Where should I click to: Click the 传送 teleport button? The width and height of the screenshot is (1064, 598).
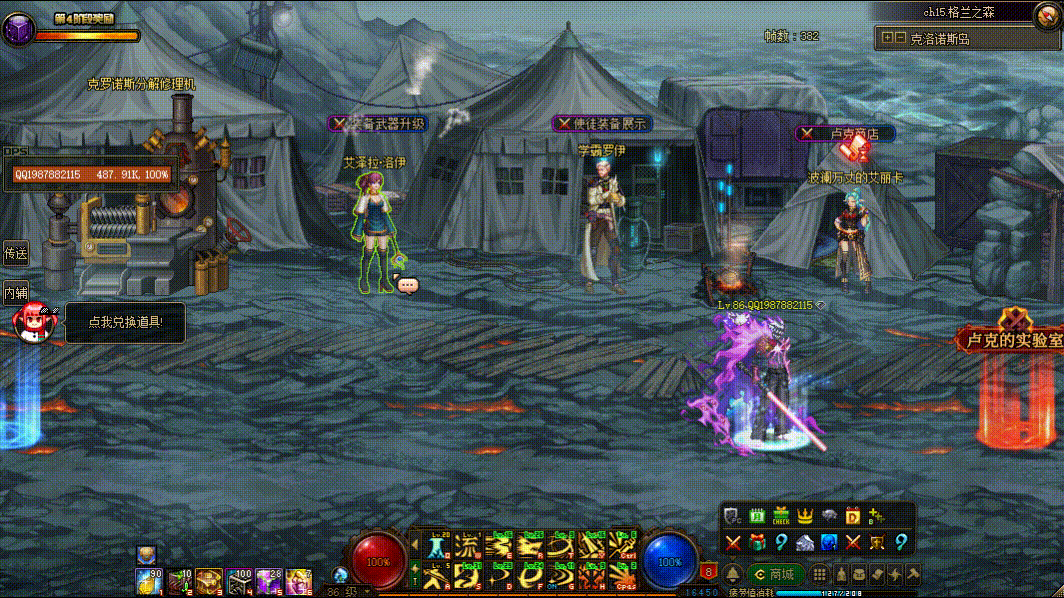coord(15,253)
